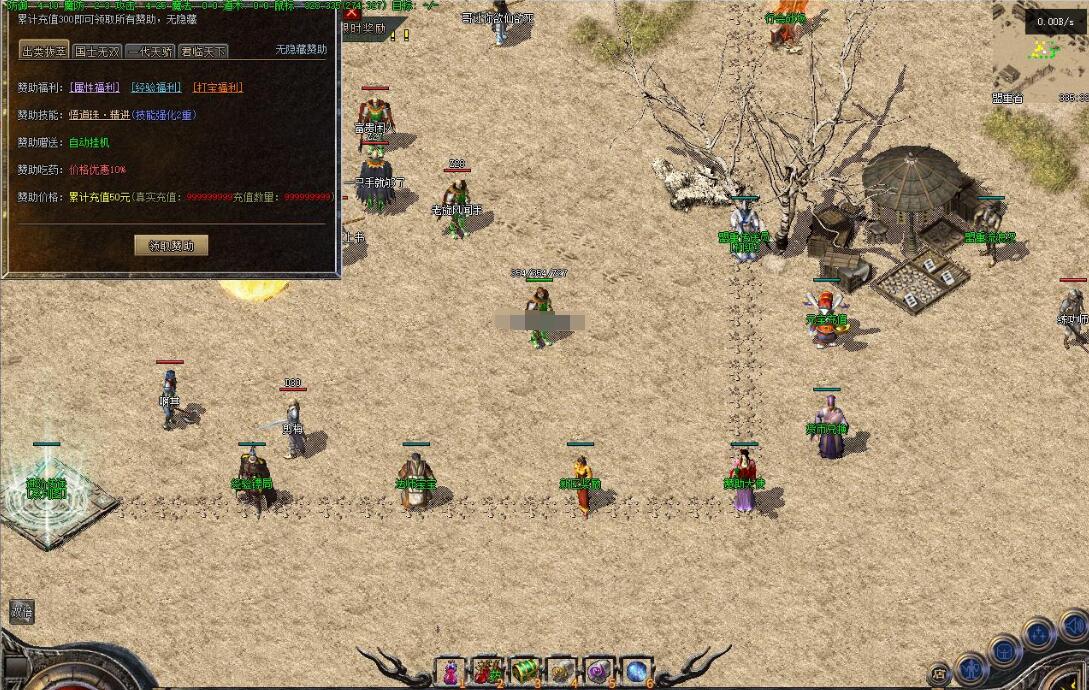Close the sponsorship panel with the red X
Viewport: 1089px width, 690px height.
click(x=351, y=12)
